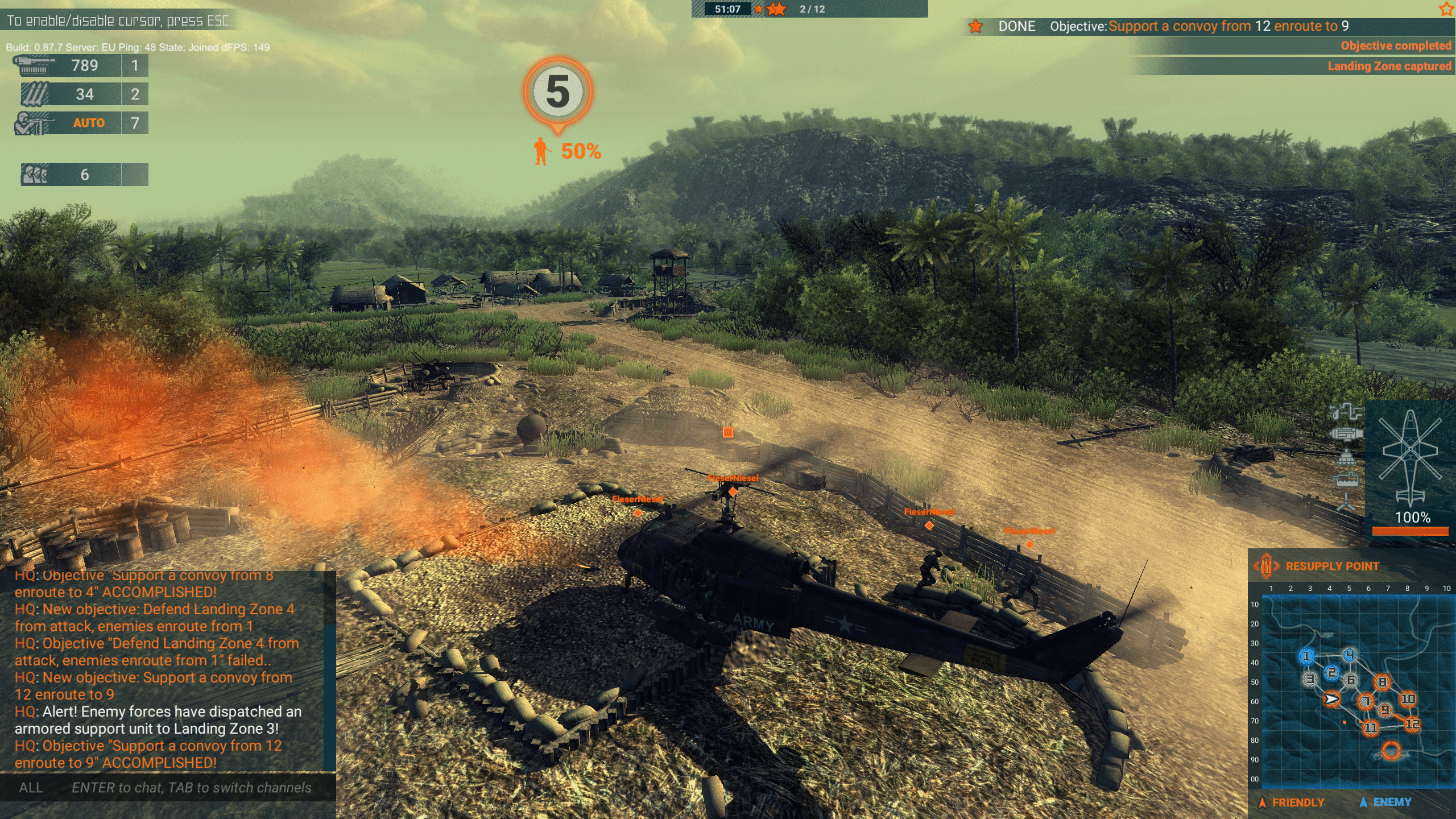This screenshot has width=1456, height=819.
Task: Click the Resupply Point ammo icon
Action: [1267, 566]
